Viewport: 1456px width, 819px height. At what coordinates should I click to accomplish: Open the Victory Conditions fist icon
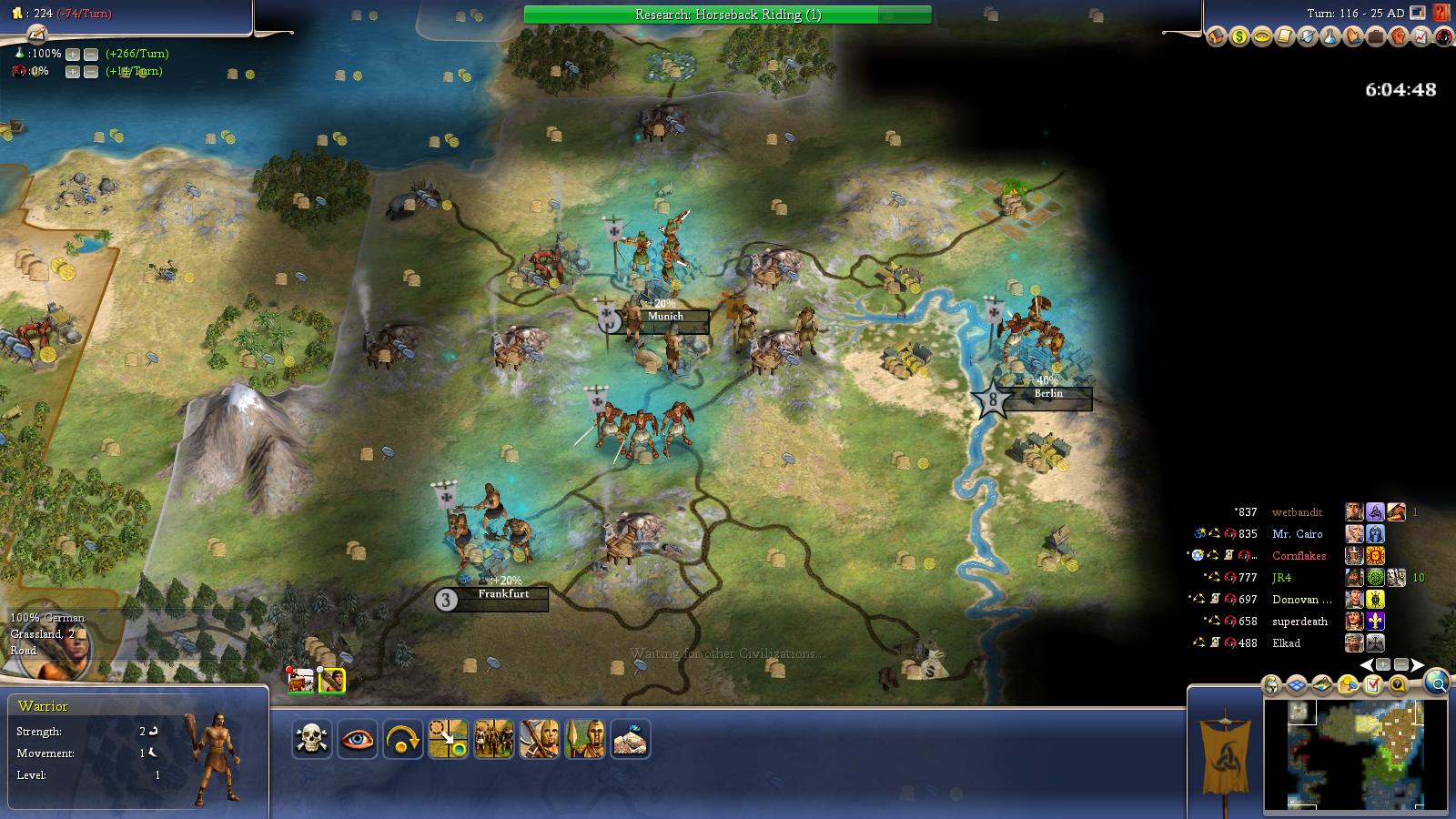click(1399, 37)
